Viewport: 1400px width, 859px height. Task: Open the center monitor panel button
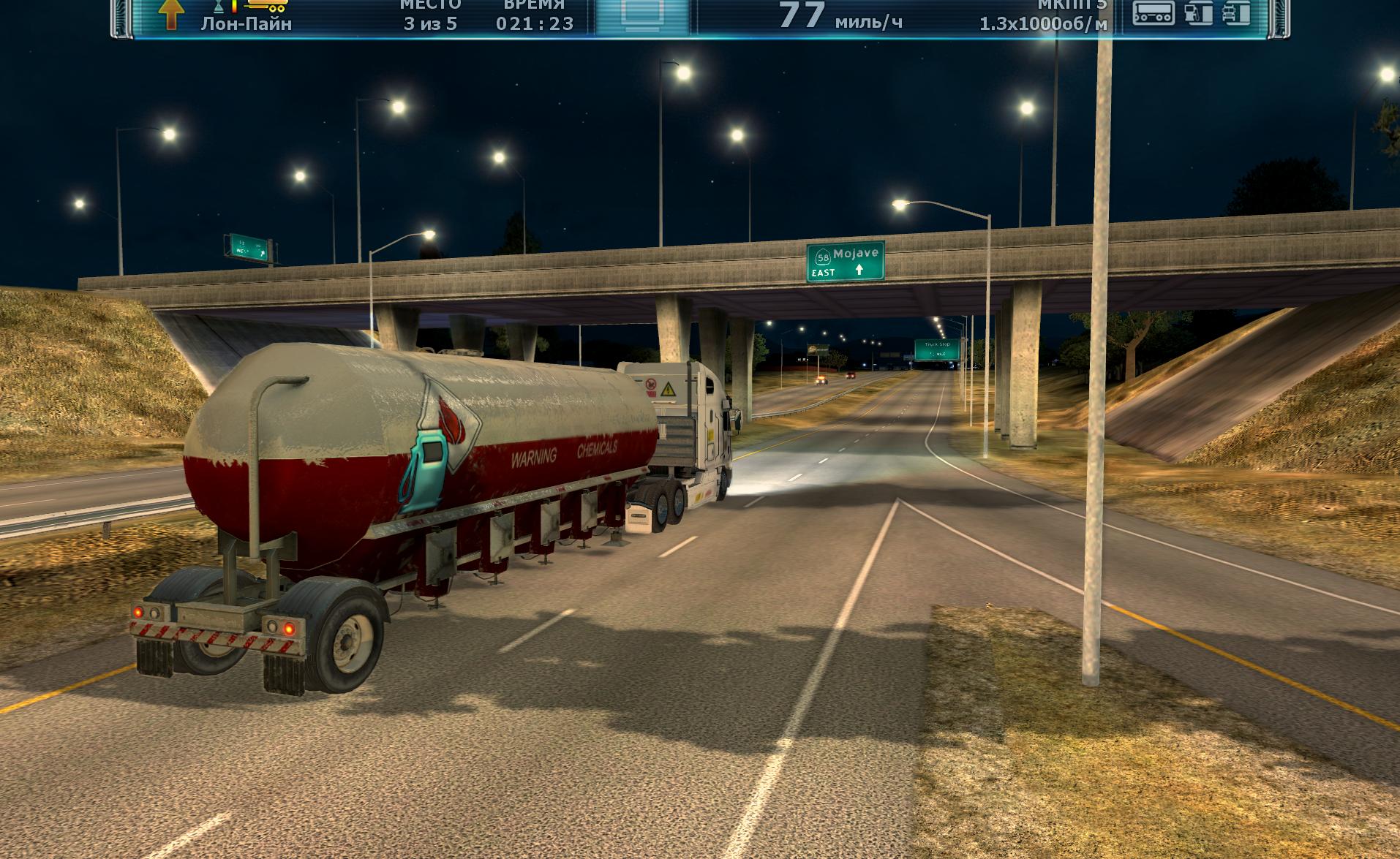point(642,15)
